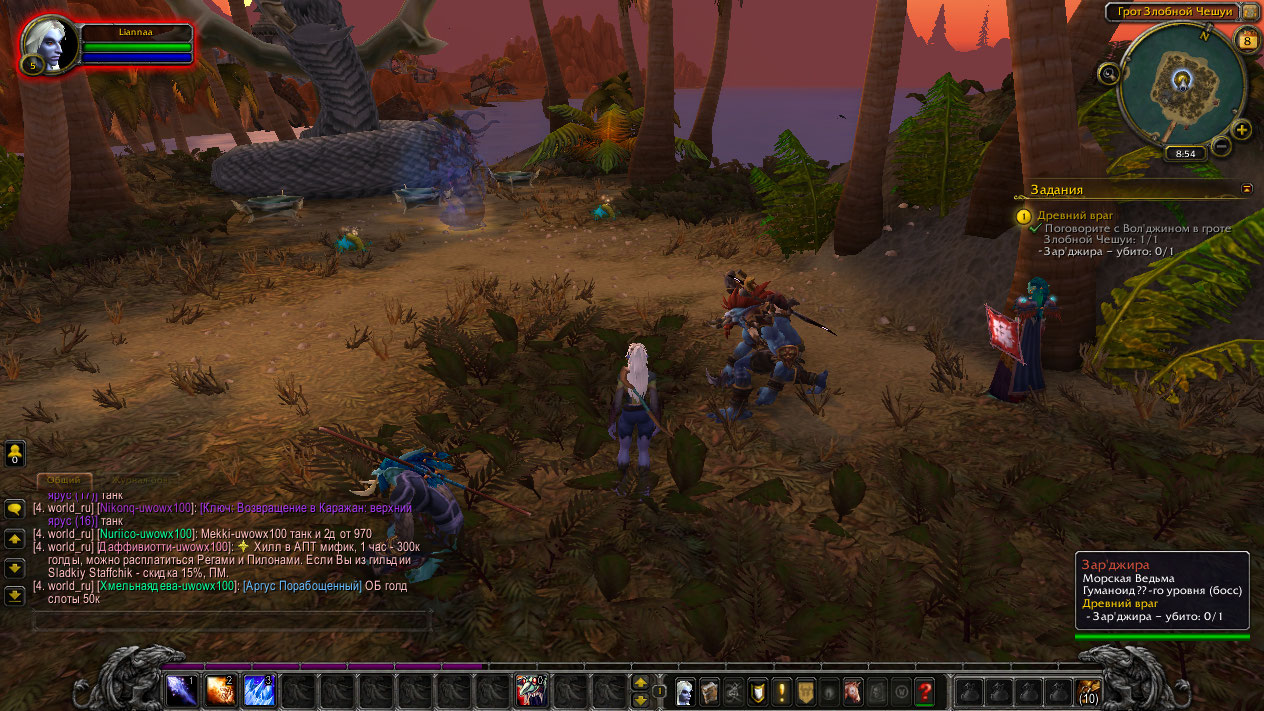Image resolution: width=1264 pixels, height=711 pixels.
Task: Open the character info micro button
Action: (x=685, y=690)
